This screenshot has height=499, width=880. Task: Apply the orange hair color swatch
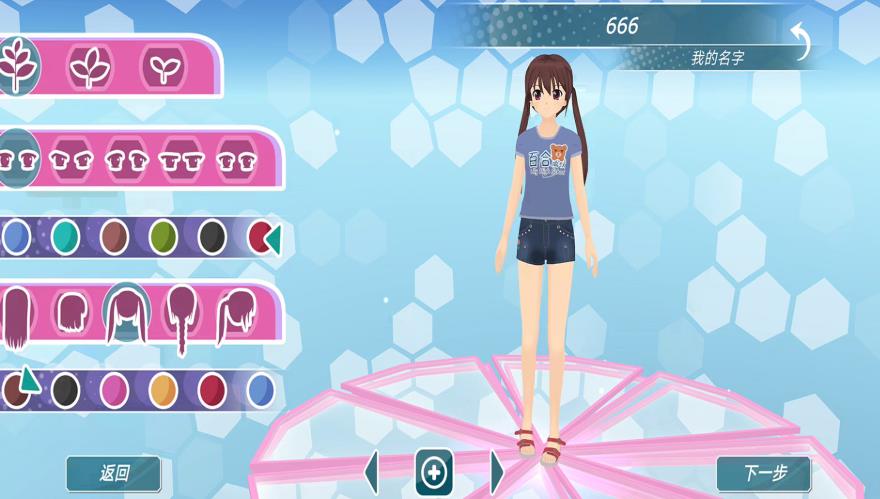point(163,390)
